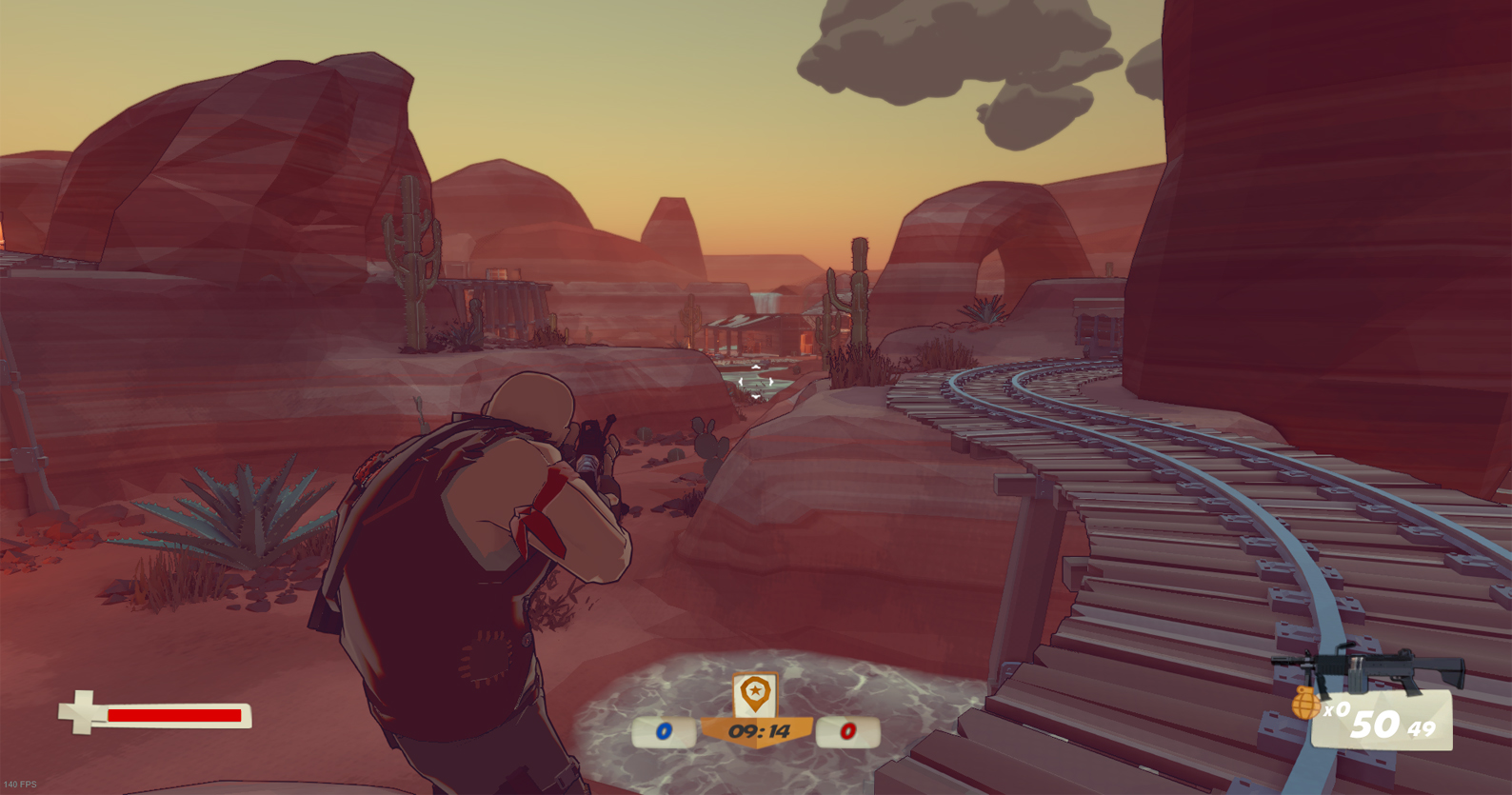Viewport: 1512px width, 795px height.
Task: Click the star inside the objective marker
Action: click(x=755, y=691)
